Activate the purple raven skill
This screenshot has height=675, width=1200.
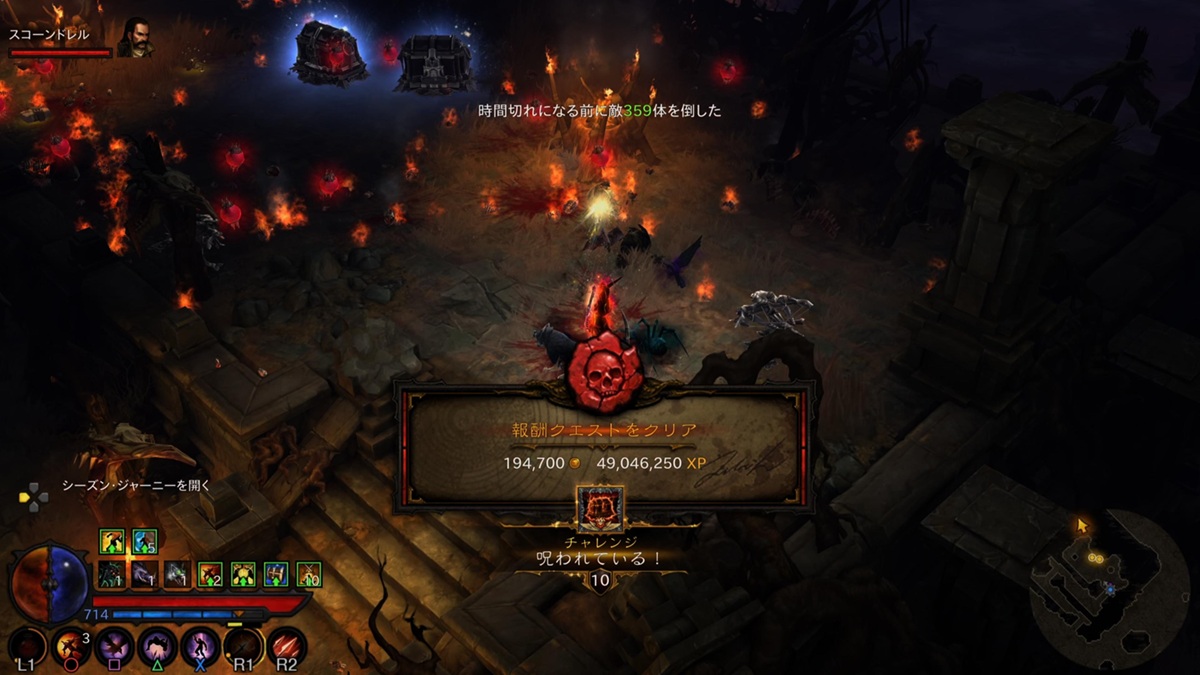(114, 647)
